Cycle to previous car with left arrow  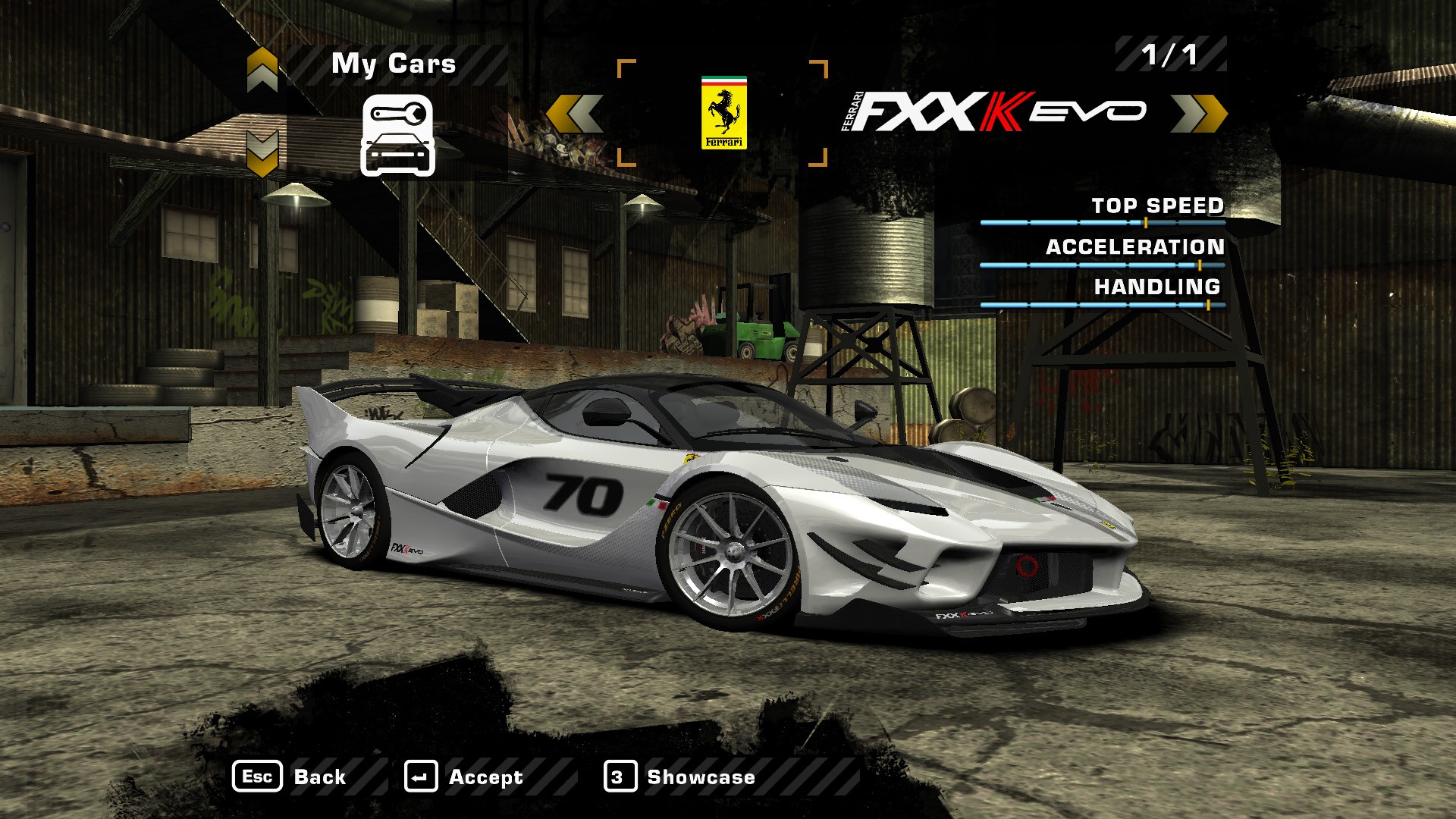[575, 114]
